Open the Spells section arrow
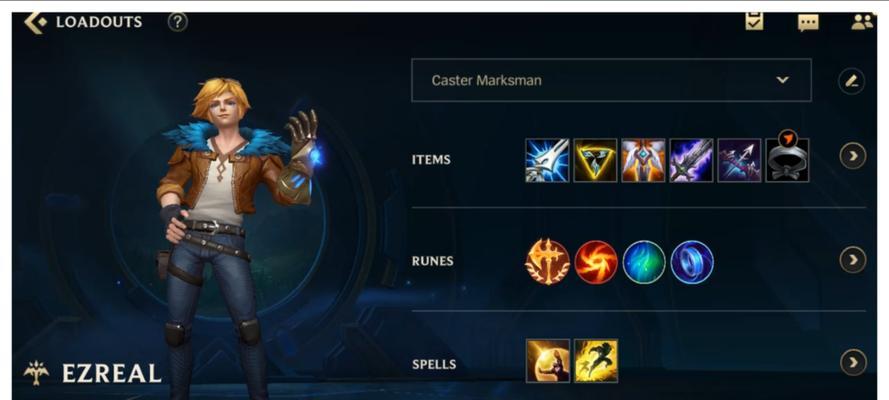Screen dimensions: 889x400 (852, 362)
